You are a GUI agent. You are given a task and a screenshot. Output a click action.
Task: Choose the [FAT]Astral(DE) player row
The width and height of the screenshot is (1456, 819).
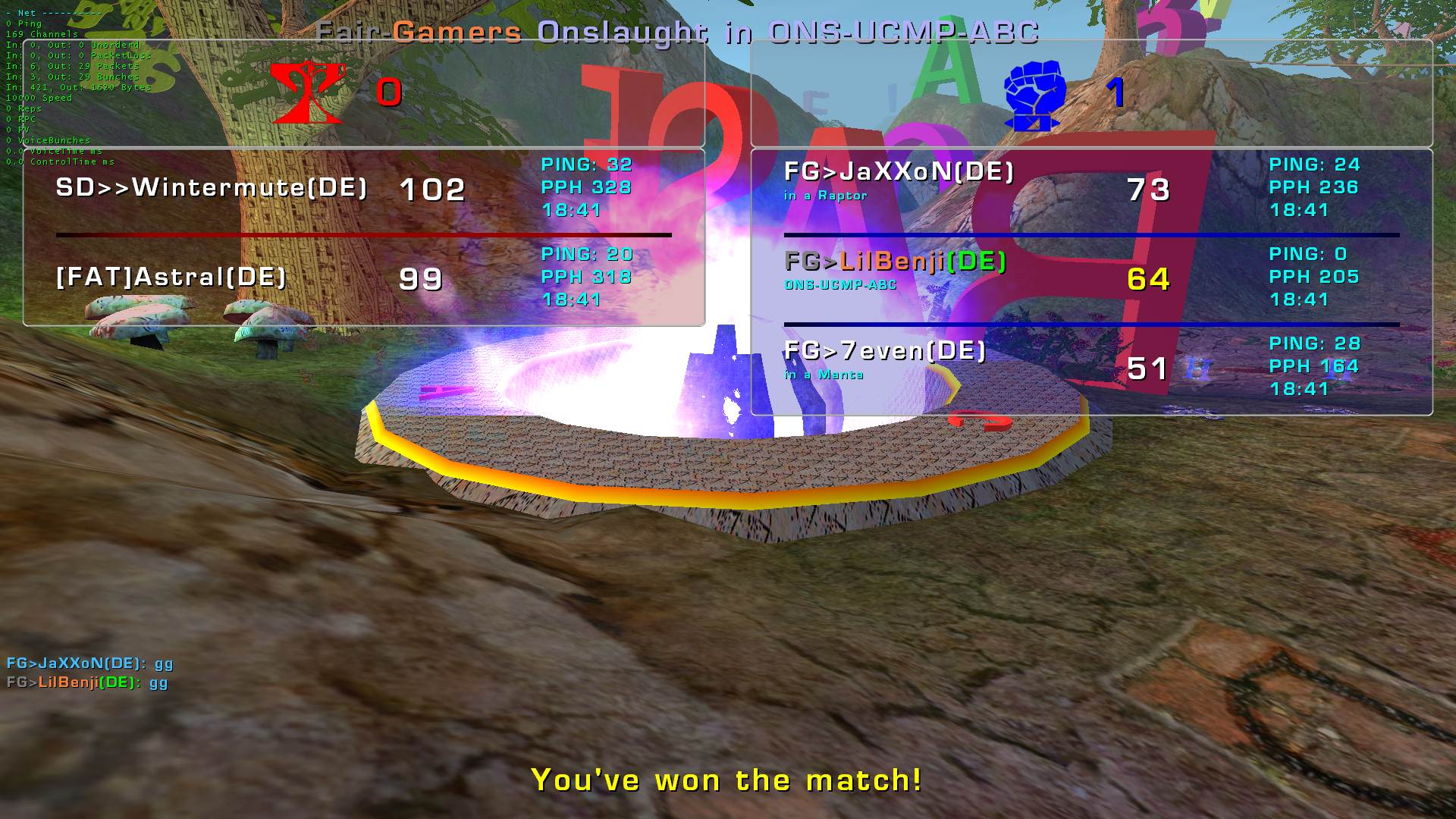[x=171, y=278]
